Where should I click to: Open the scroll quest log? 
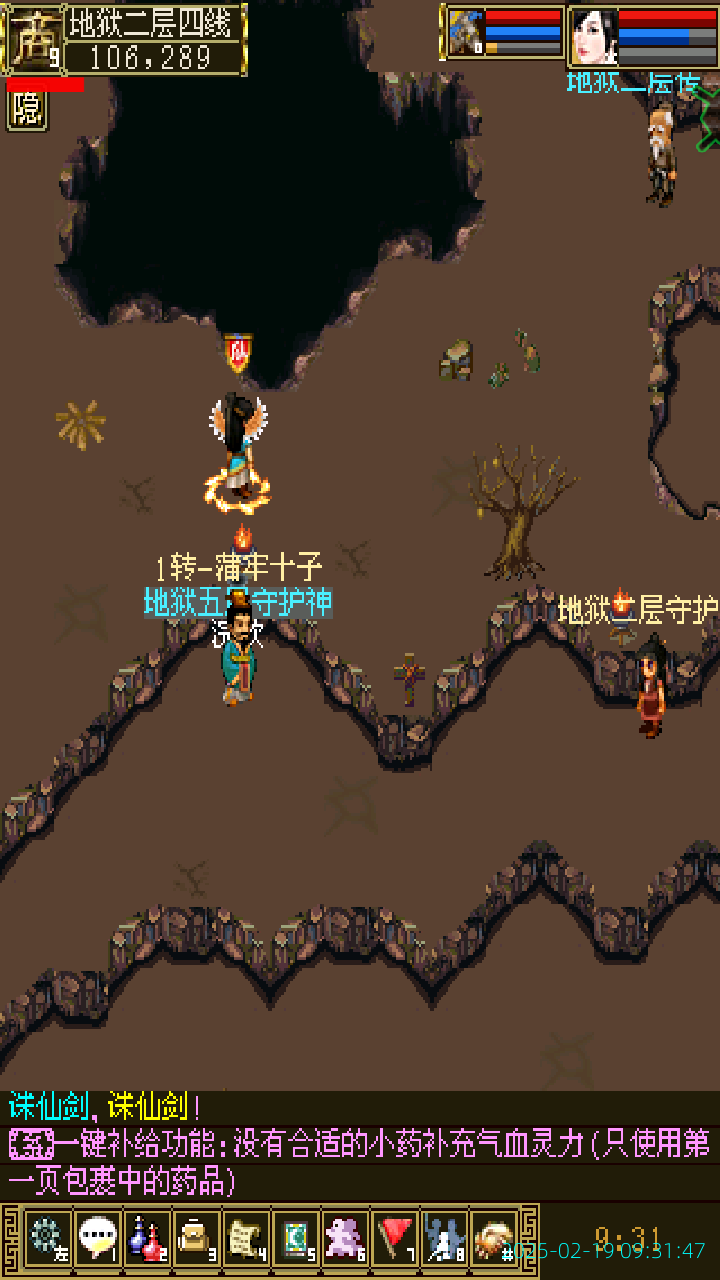tap(246, 1239)
